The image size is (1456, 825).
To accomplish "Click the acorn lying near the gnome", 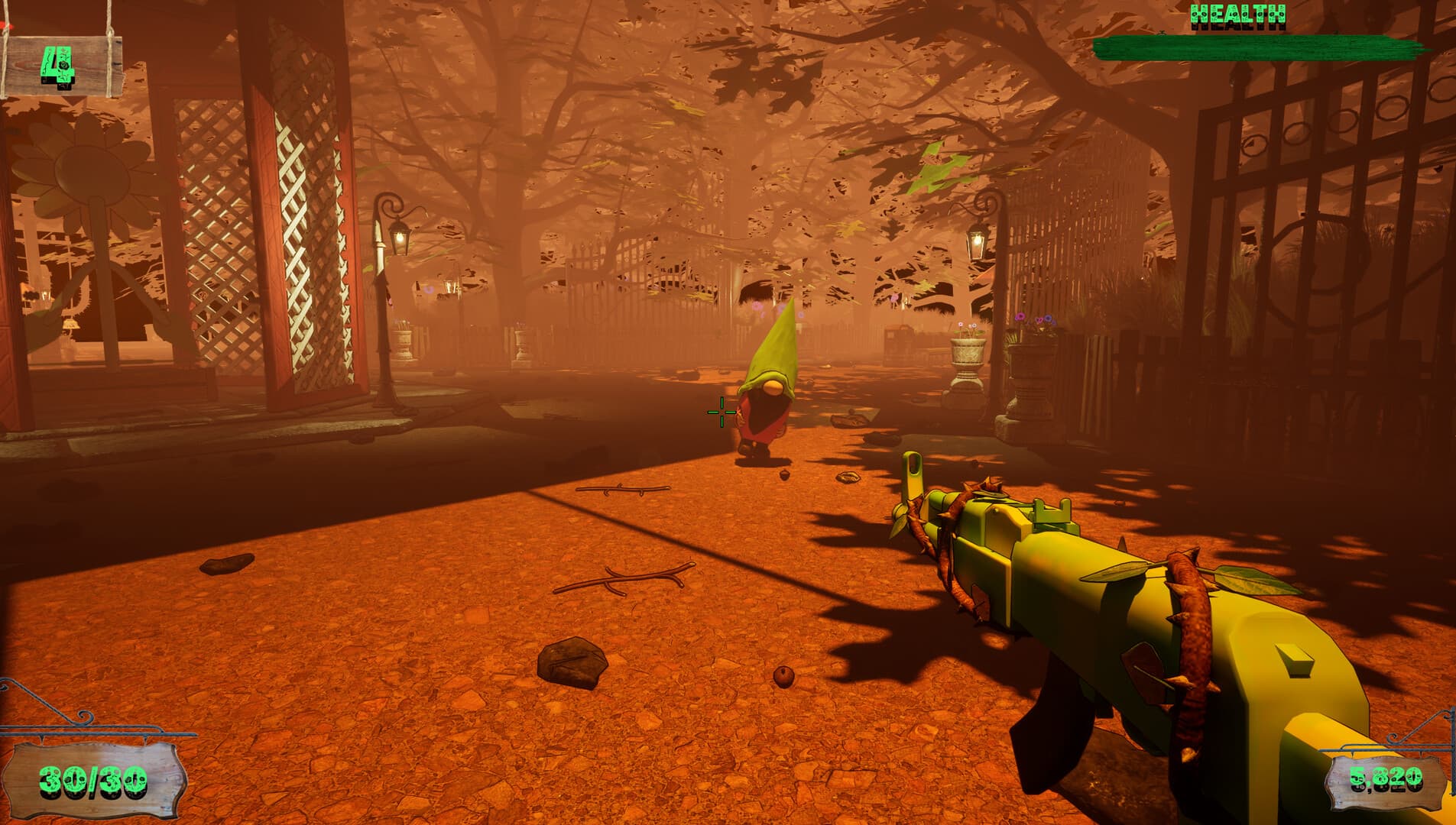I will (x=783, y=474).
